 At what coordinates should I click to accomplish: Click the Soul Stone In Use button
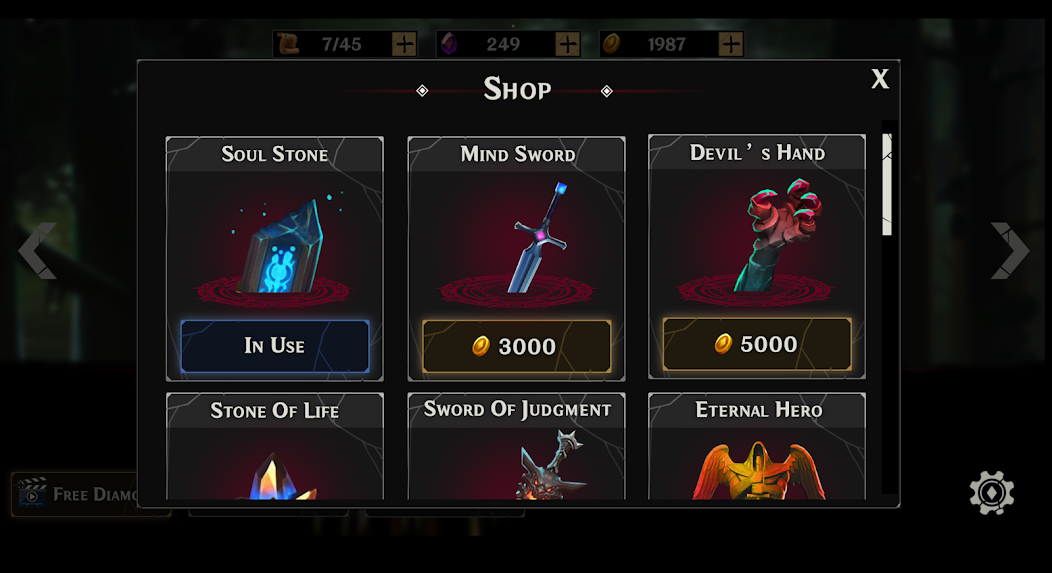(x=274, y=346)
